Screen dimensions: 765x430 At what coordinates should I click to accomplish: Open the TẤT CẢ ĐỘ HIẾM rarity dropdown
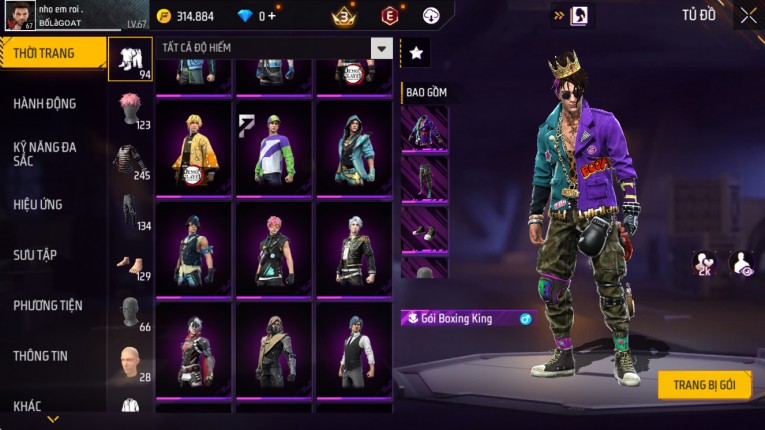(x=274, y=47)
